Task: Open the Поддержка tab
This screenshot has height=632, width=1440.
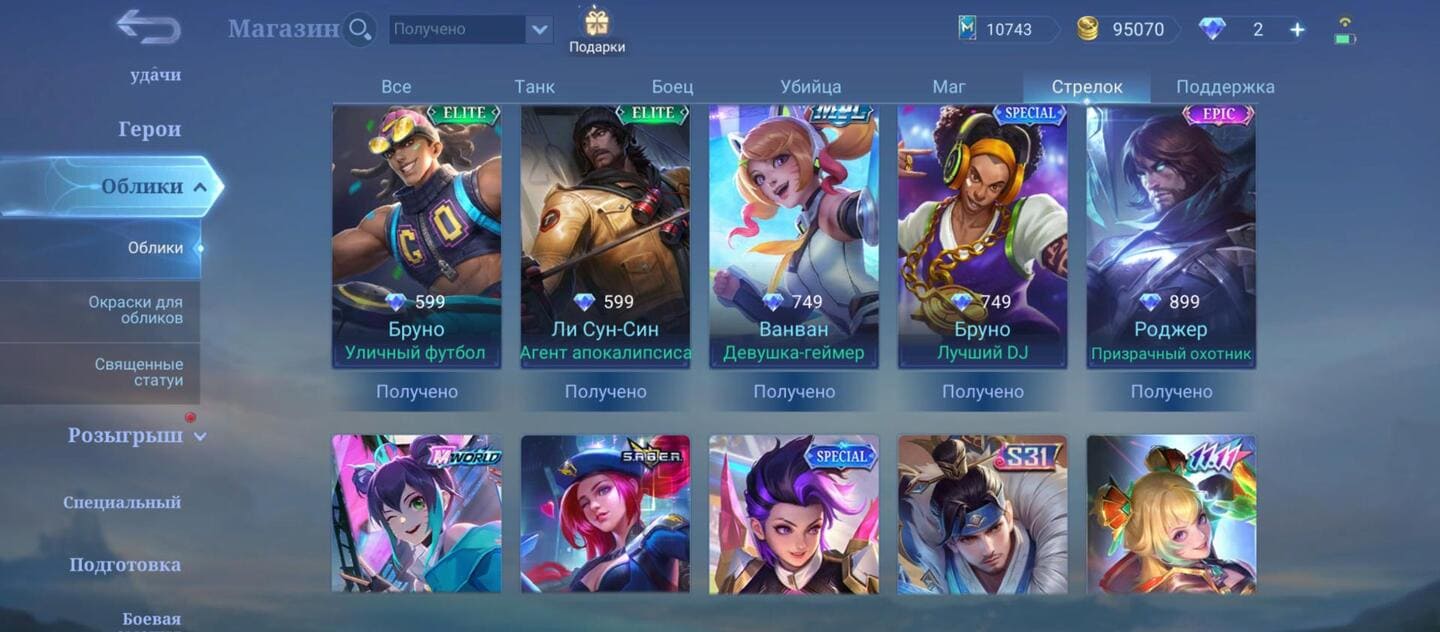Action: 1225,87
